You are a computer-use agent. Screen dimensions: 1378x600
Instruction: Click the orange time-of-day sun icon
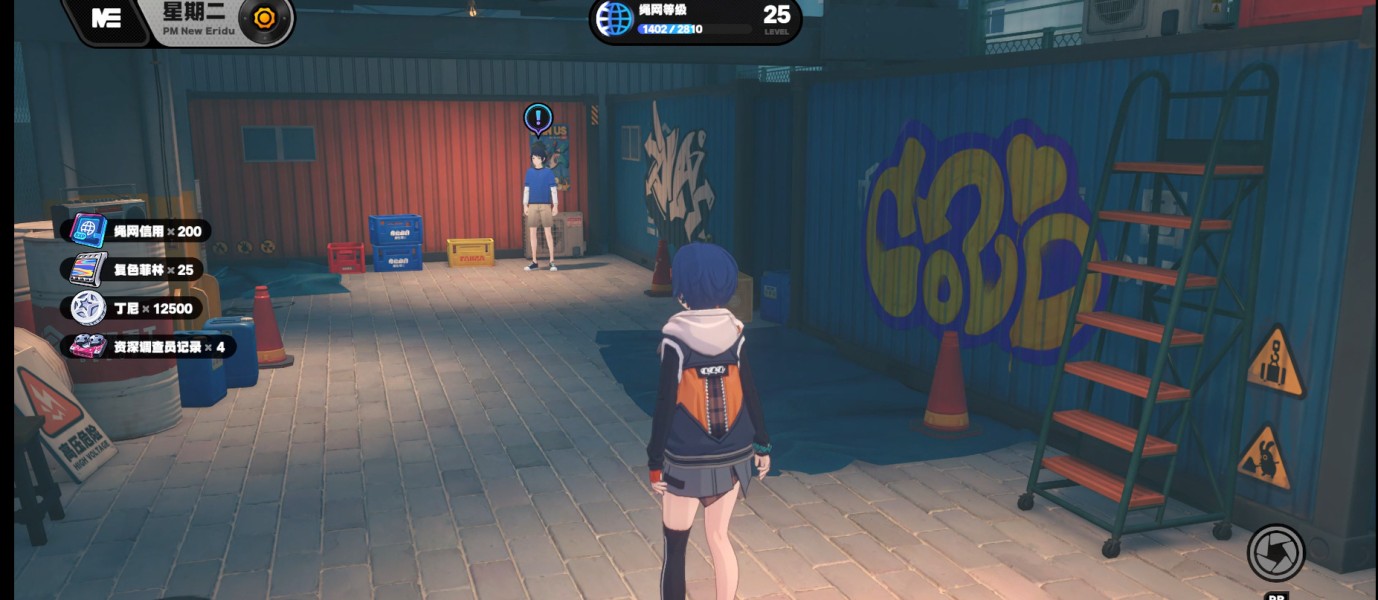click(x=265, y=18)
